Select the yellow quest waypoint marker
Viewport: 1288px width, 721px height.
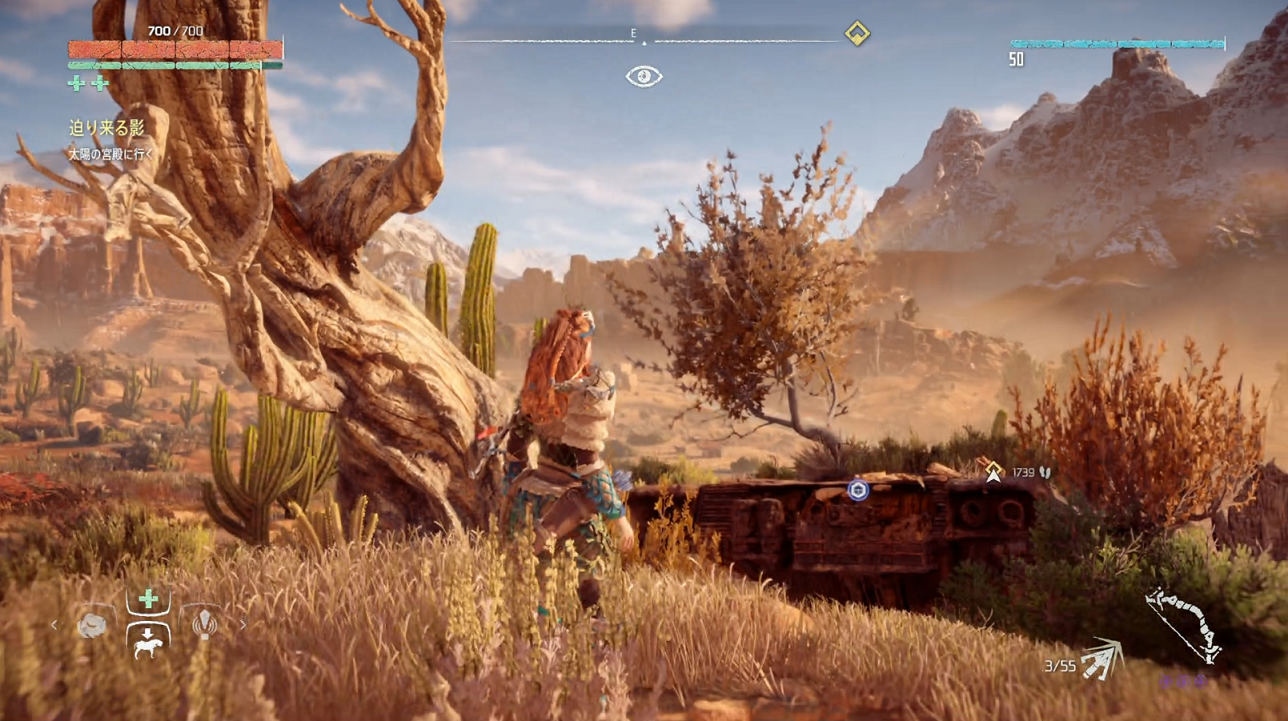coord(993,471)
